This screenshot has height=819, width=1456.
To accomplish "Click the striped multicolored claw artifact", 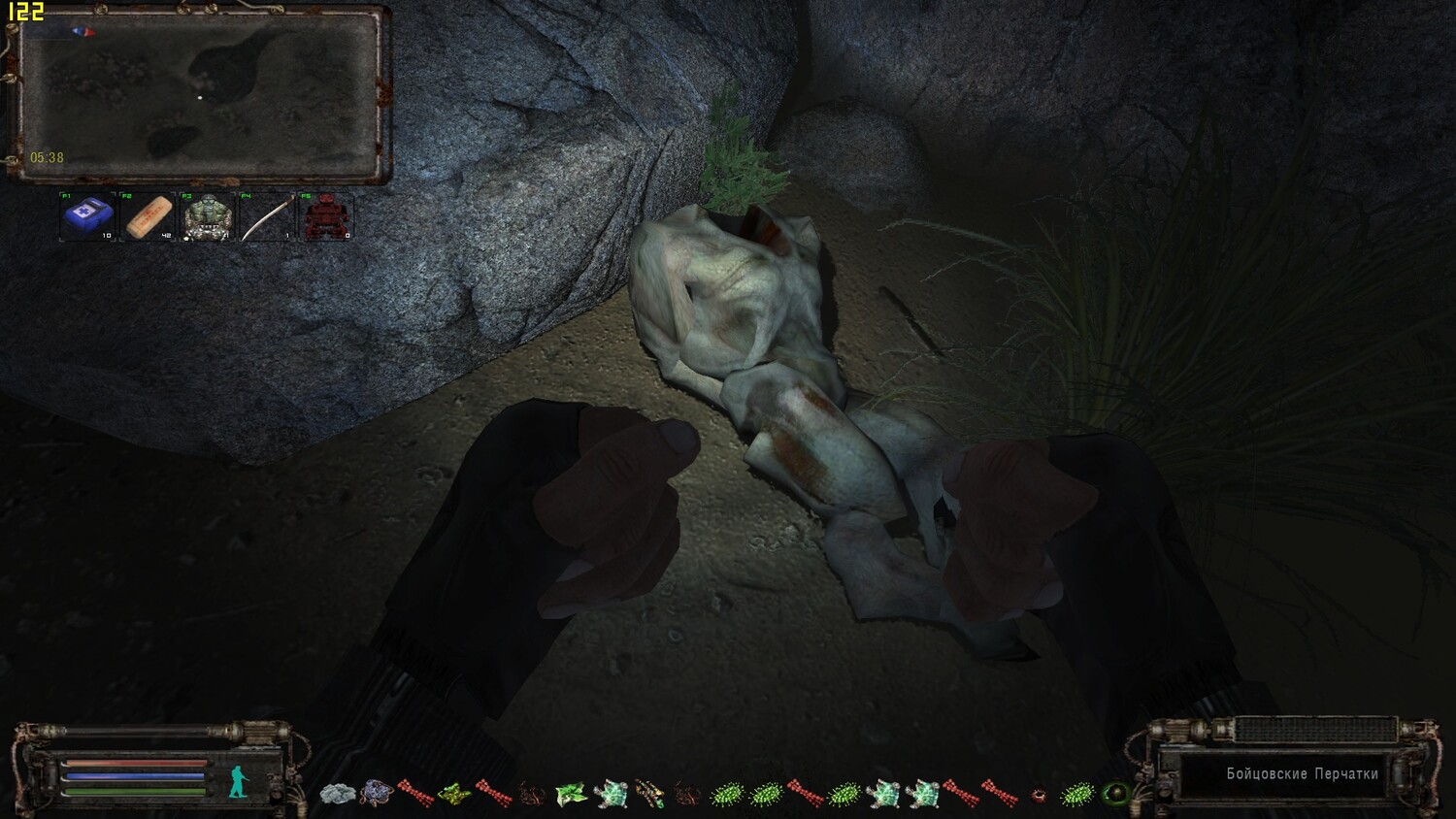I will click(x=648, y=795).
